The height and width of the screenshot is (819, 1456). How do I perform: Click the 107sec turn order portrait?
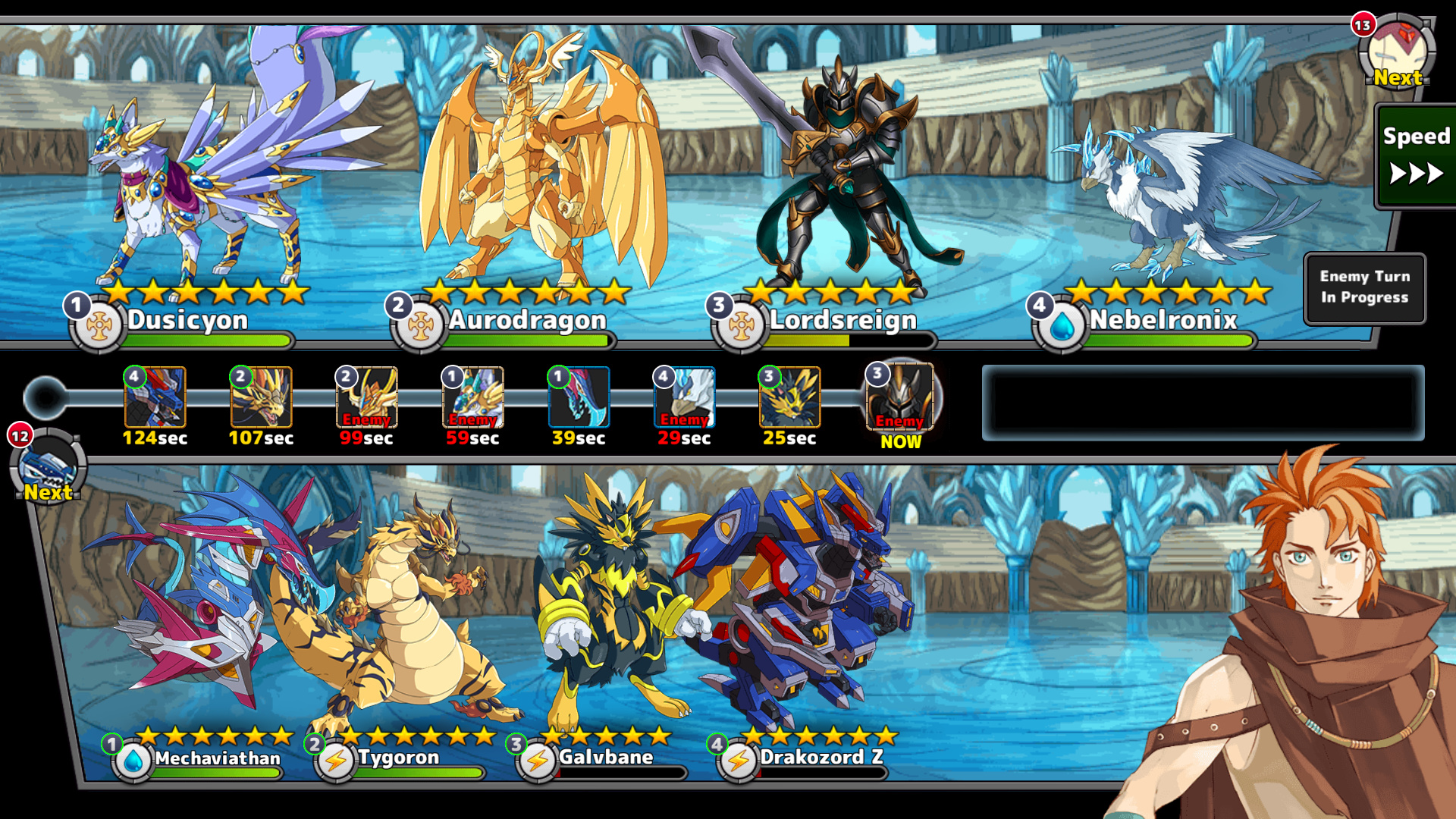point(261,397)
